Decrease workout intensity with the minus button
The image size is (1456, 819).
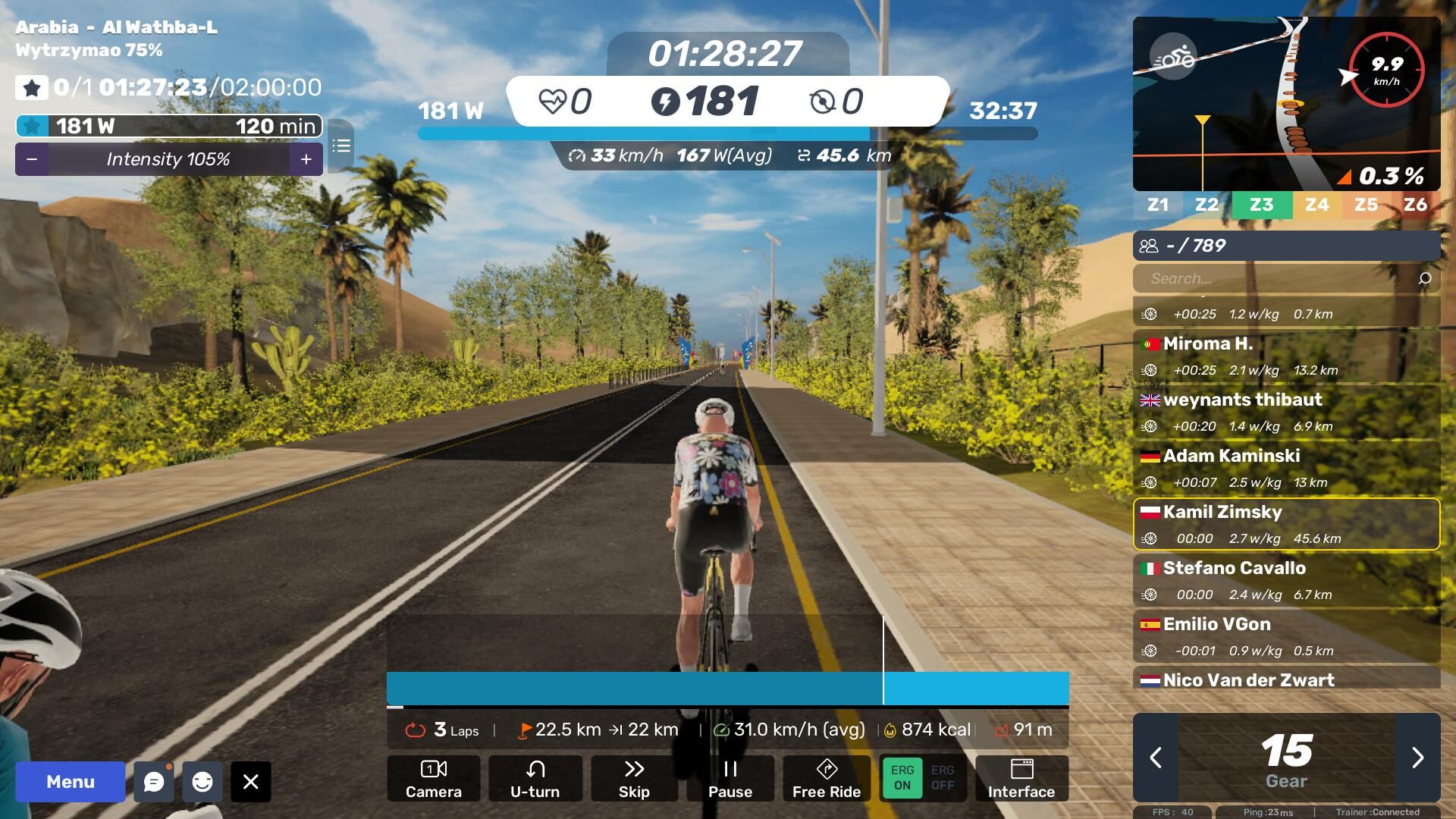tap(32, 159)
